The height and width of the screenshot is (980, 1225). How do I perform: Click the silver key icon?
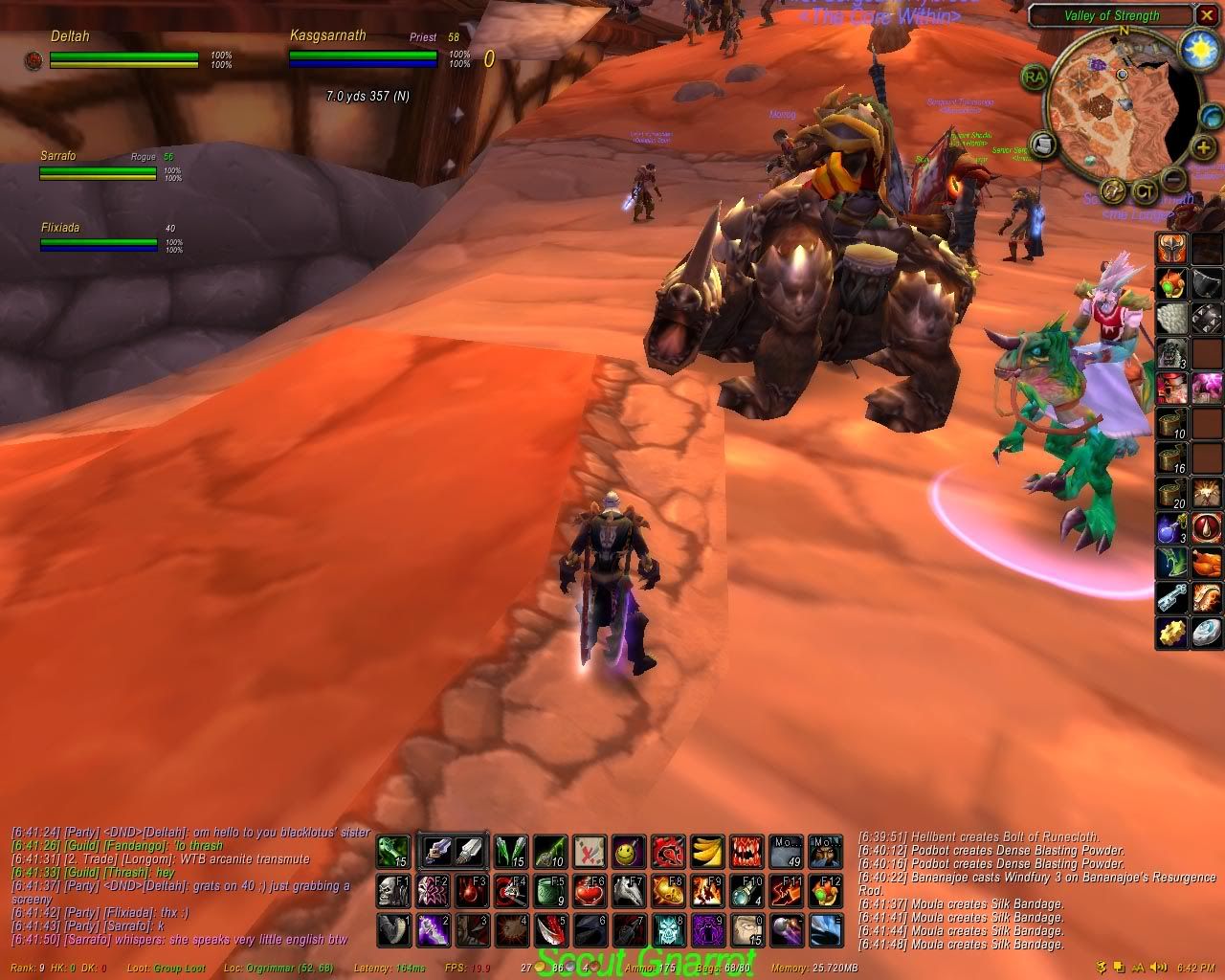pos(1172,597)
